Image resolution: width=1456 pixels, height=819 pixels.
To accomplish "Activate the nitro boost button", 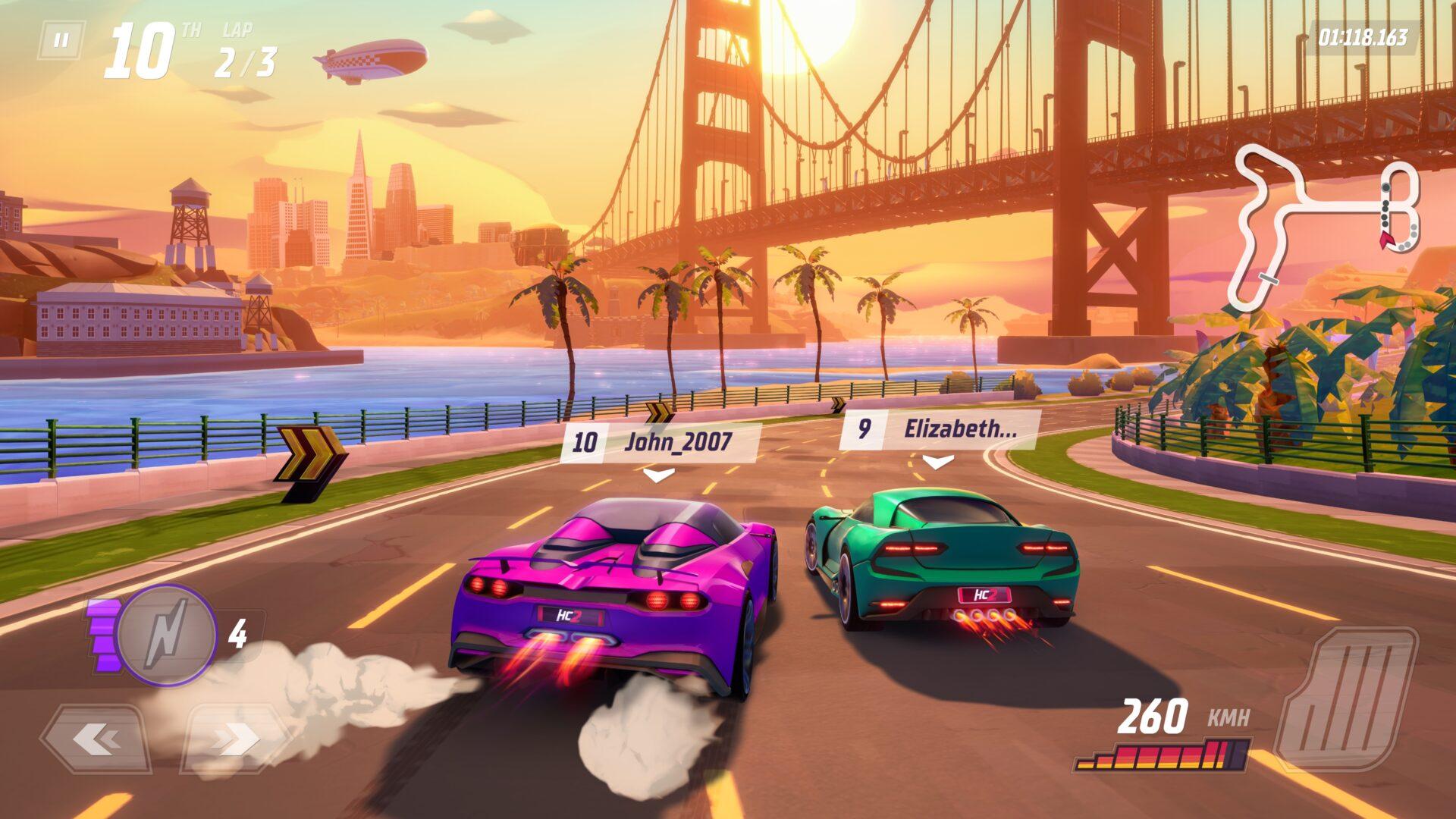I will click(x=167, y=635).
